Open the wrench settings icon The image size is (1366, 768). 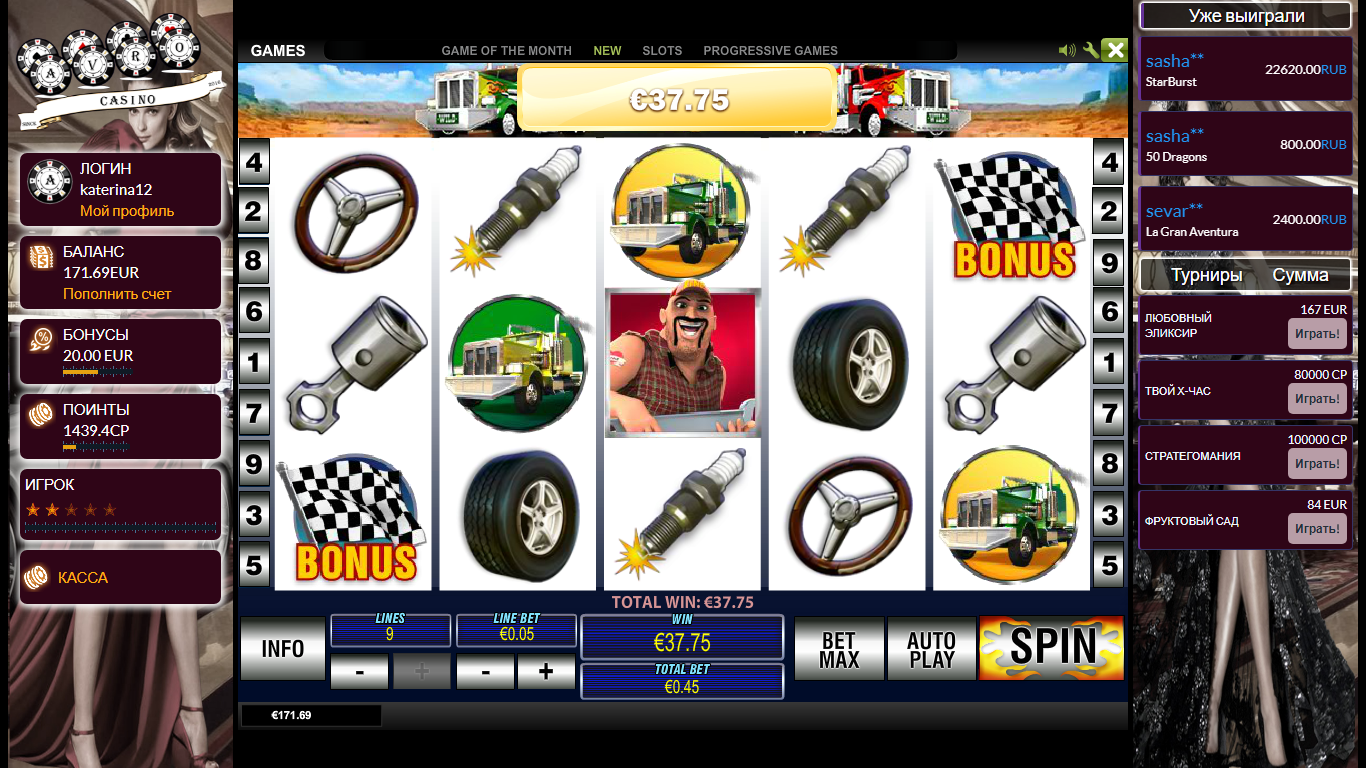point(1091,50)
